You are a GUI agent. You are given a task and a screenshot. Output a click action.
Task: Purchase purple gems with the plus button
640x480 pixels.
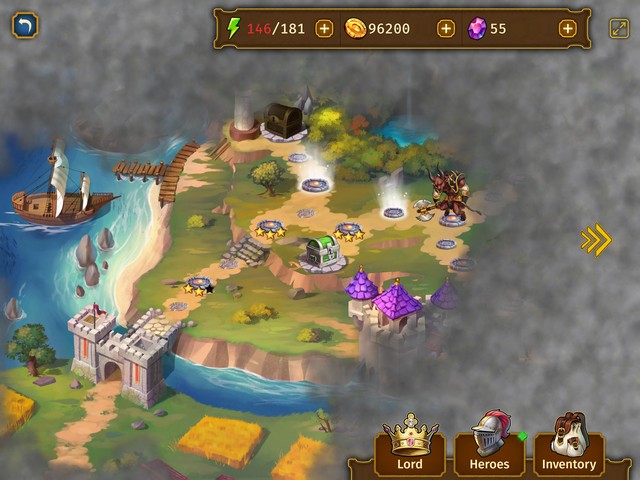[x=567, y=29]
